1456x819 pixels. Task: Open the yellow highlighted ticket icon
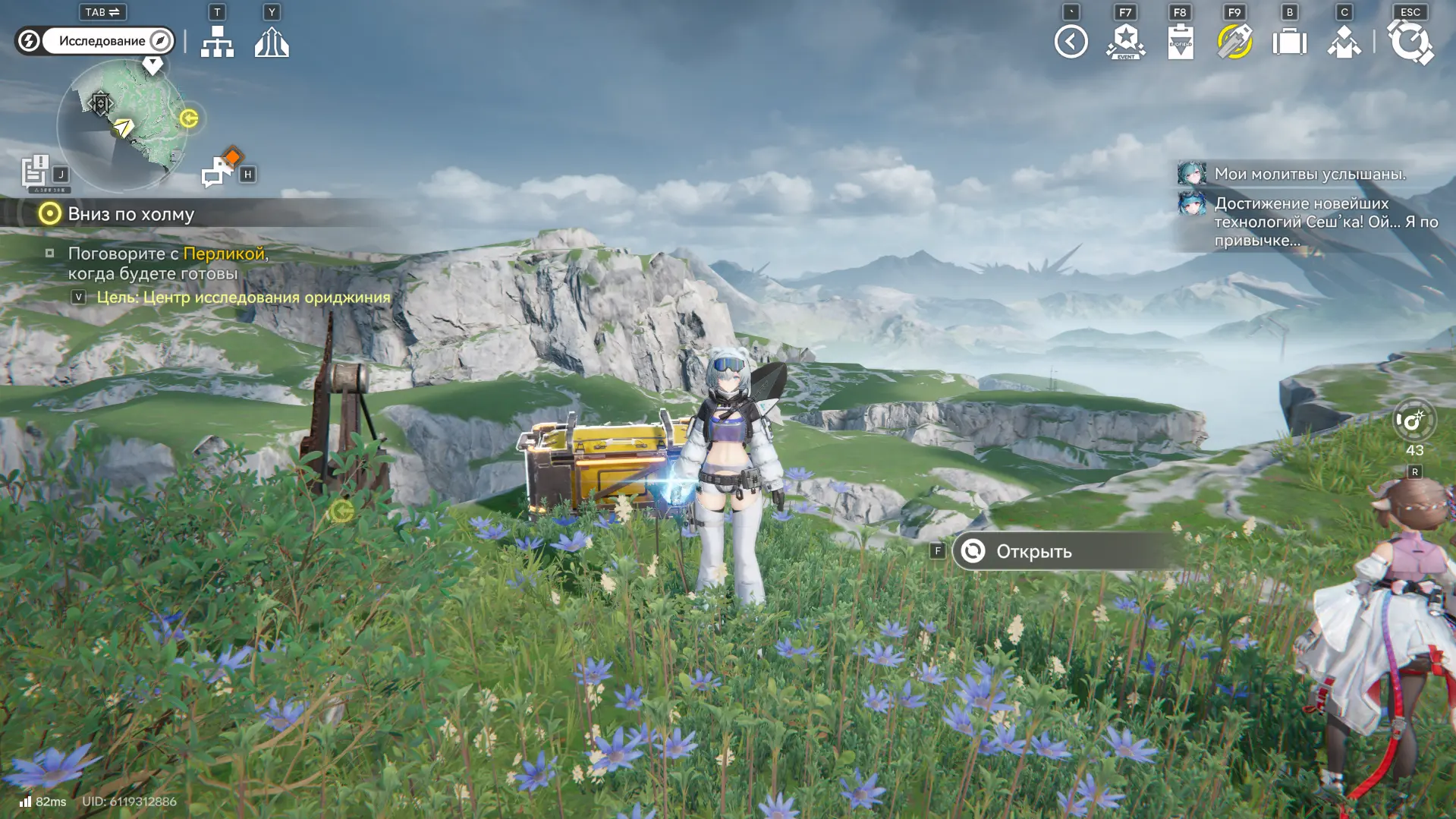pyautogui.click(x=1234, y=42)
